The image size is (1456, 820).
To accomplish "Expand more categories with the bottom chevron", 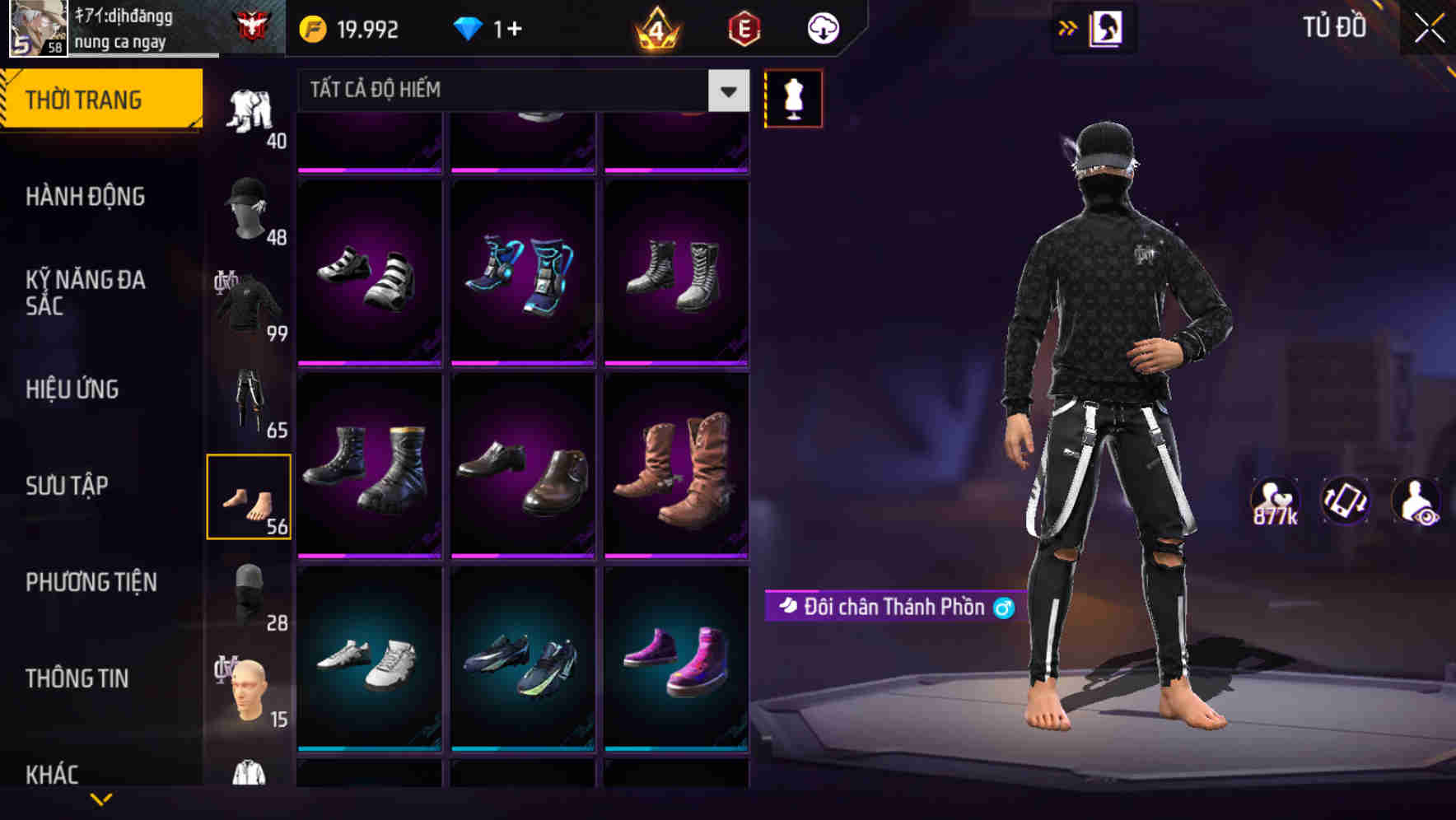I will [101, 800].
